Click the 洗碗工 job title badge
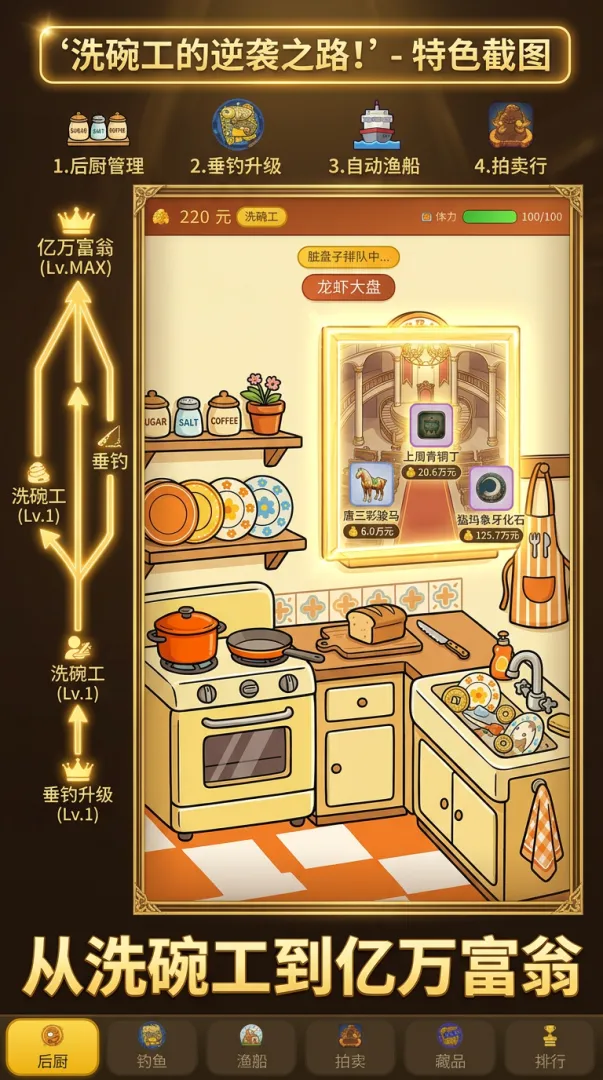The image size is (603, 1080). (262, 217)
